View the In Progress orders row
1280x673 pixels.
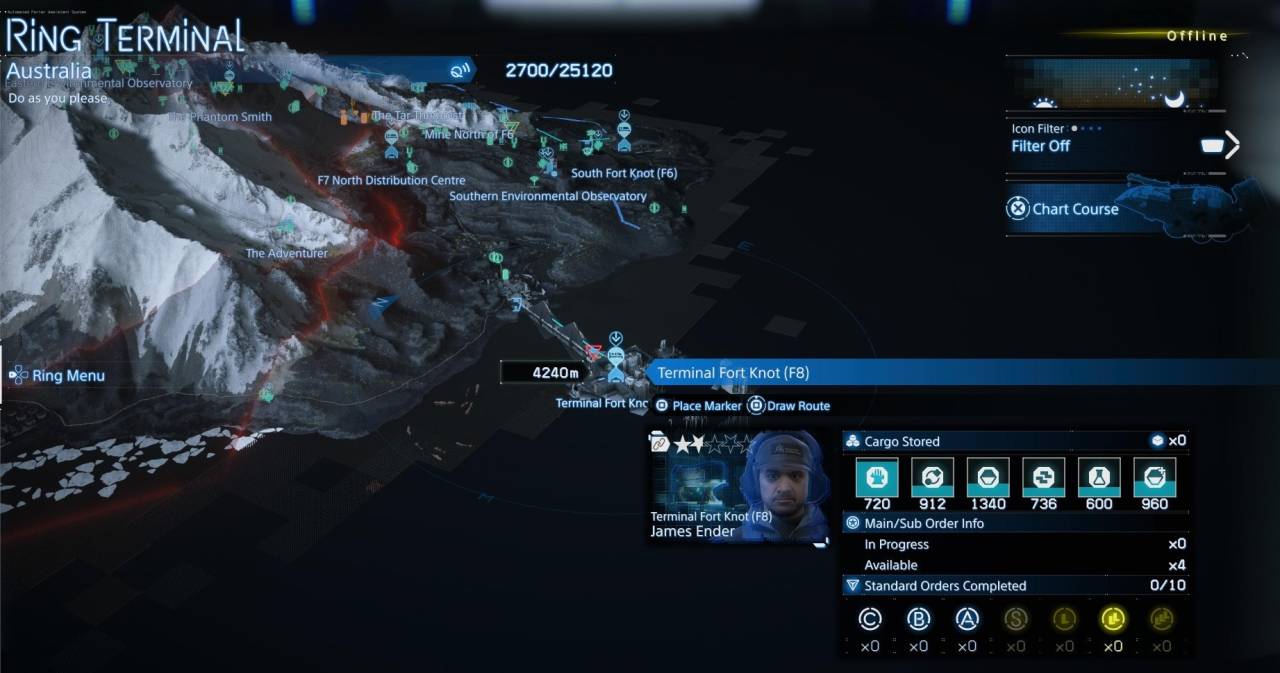tap(1015, 544)
